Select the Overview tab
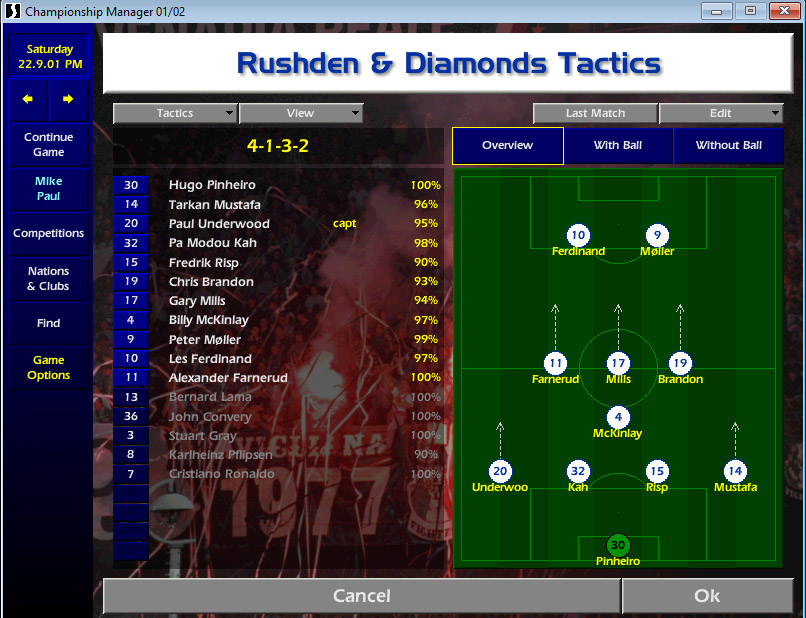Viewport: 806px width, 618px height. (507, 146)
